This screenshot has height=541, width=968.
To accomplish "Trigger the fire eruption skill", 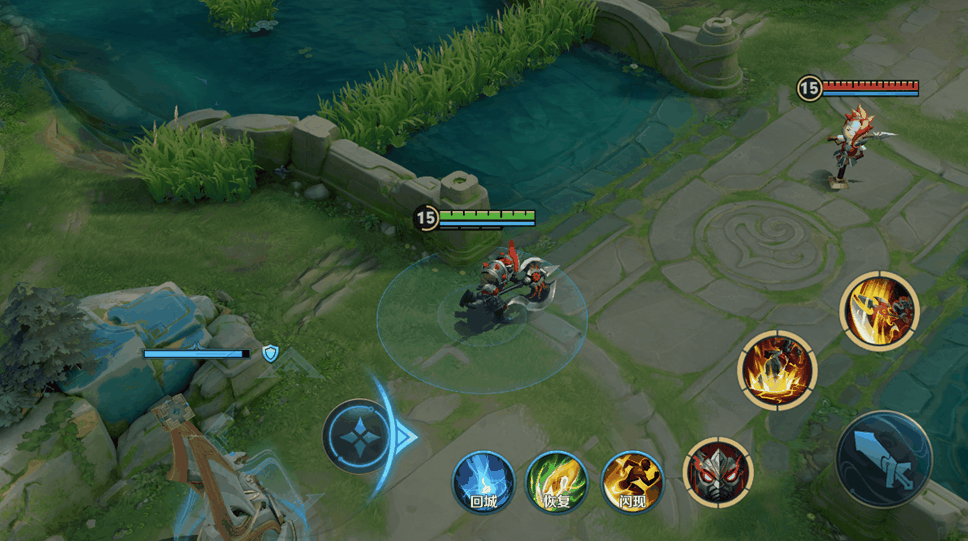I will click(777, 370).
